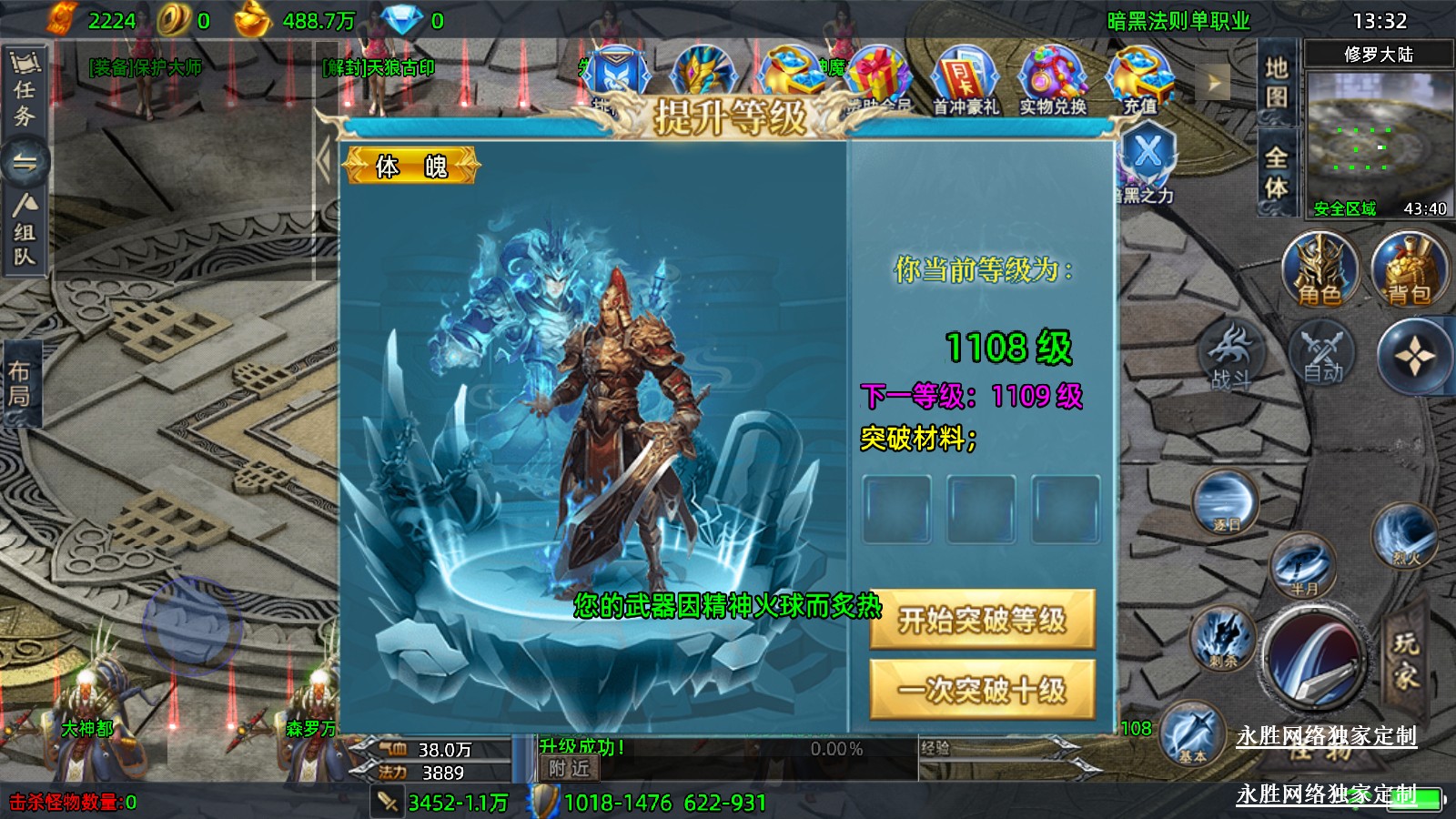Activate the 烈火 skill

click(x=1405, y=537)
